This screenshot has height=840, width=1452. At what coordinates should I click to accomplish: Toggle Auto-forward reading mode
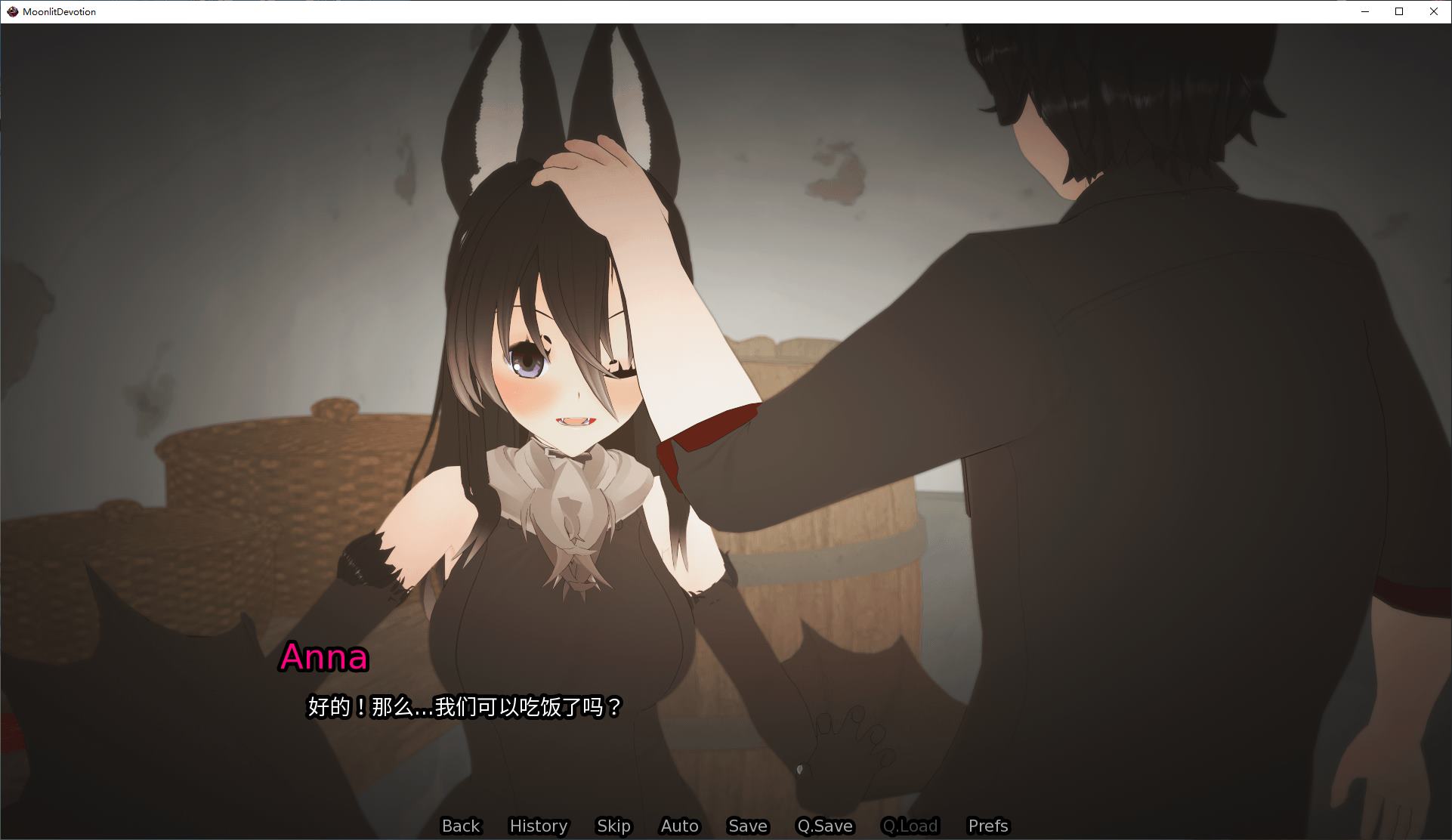coord(678,826)
